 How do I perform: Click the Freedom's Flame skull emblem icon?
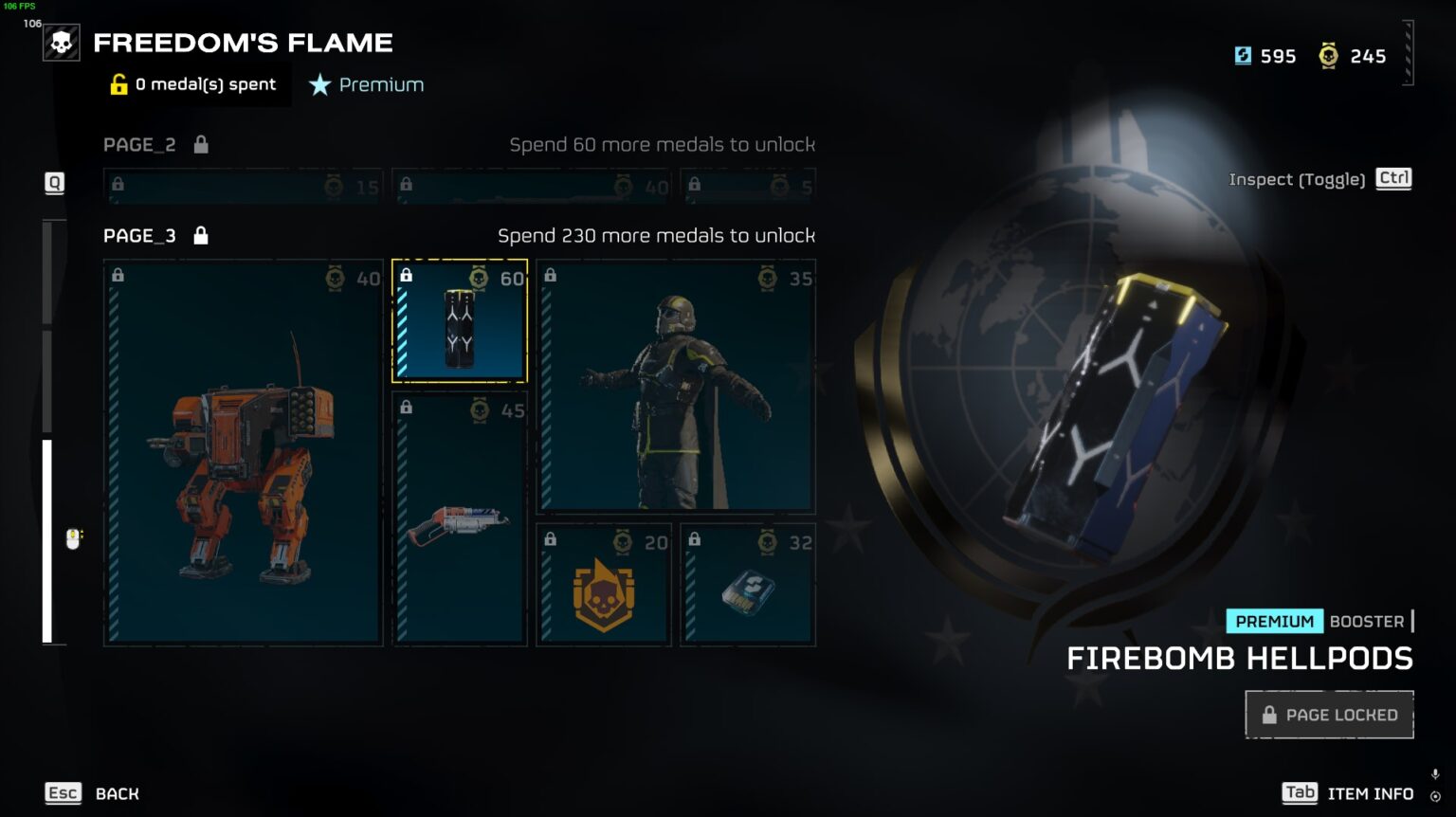point(61,42)
